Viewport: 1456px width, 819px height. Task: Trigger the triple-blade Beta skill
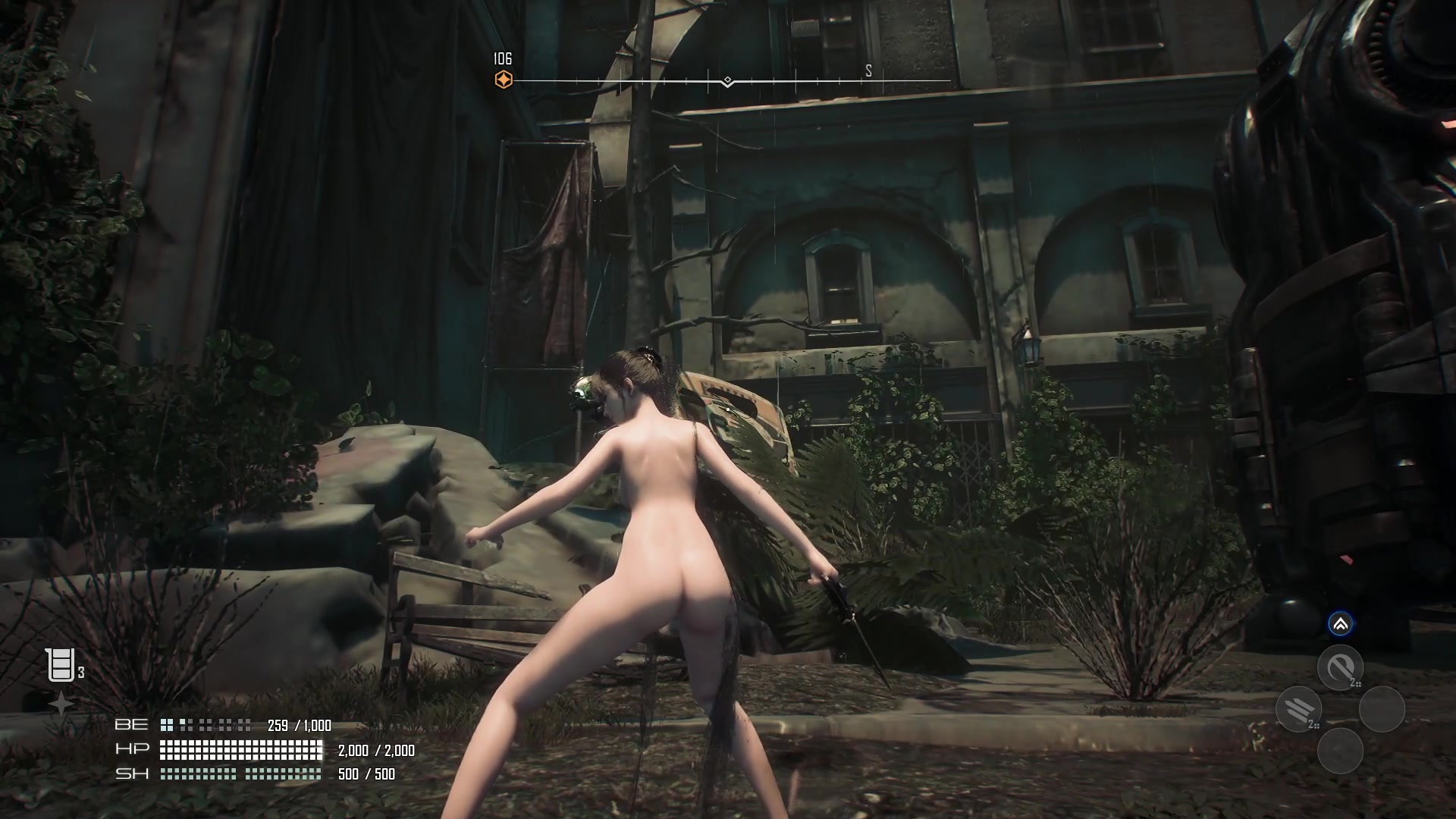coord(1298,709)
